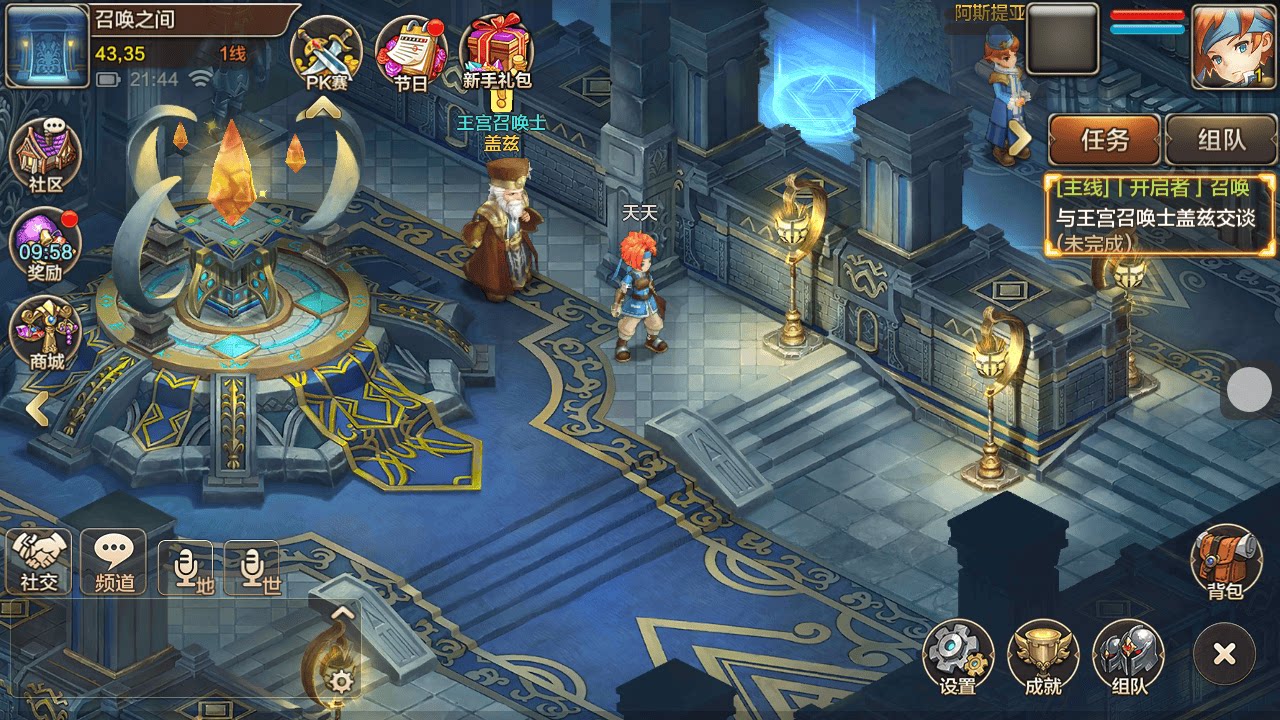The width and height of the screenshot is (1280, 720).
Task: Claim the 新手礼包 newbie gift pack
Action: (492, 48)
